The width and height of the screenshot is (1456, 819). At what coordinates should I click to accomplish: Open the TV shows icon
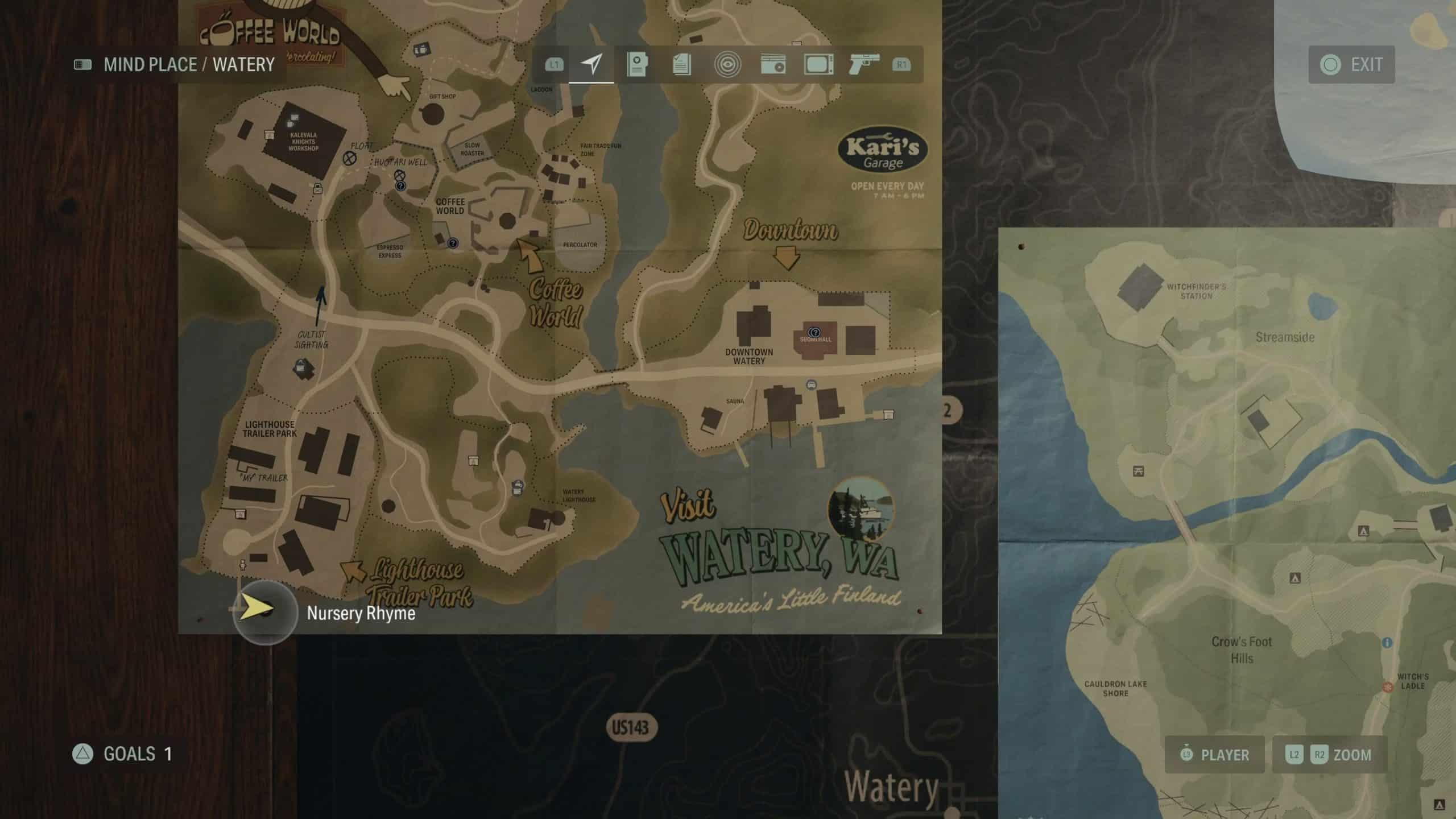coord(819,64)
